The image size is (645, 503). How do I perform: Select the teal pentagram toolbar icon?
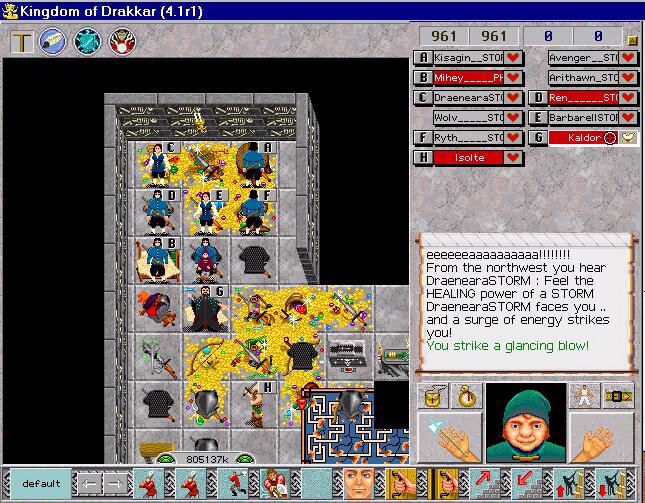(x=88, y=43)
